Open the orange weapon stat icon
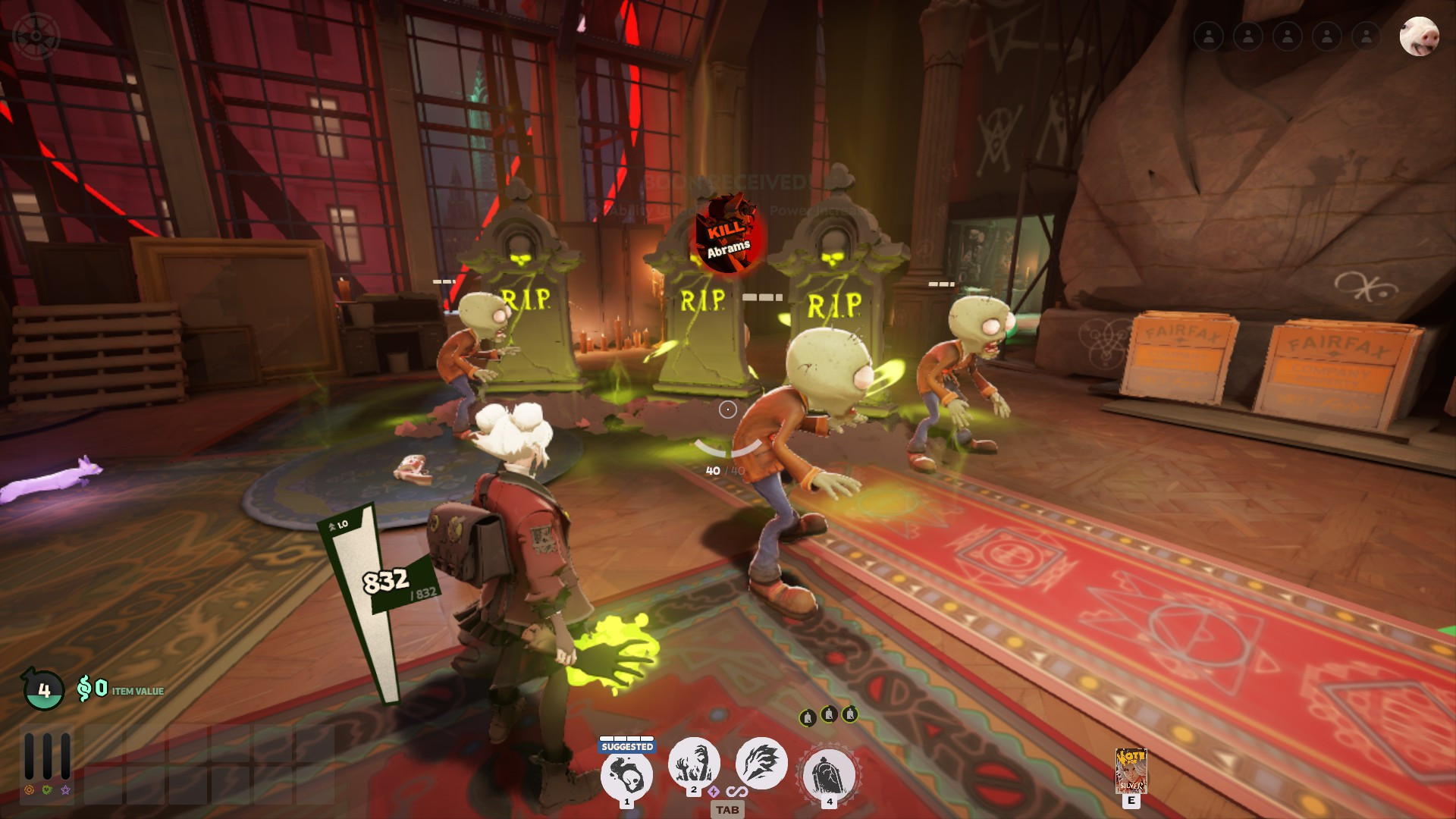This screenshot has height=819, width=1456. click(29, 790)
